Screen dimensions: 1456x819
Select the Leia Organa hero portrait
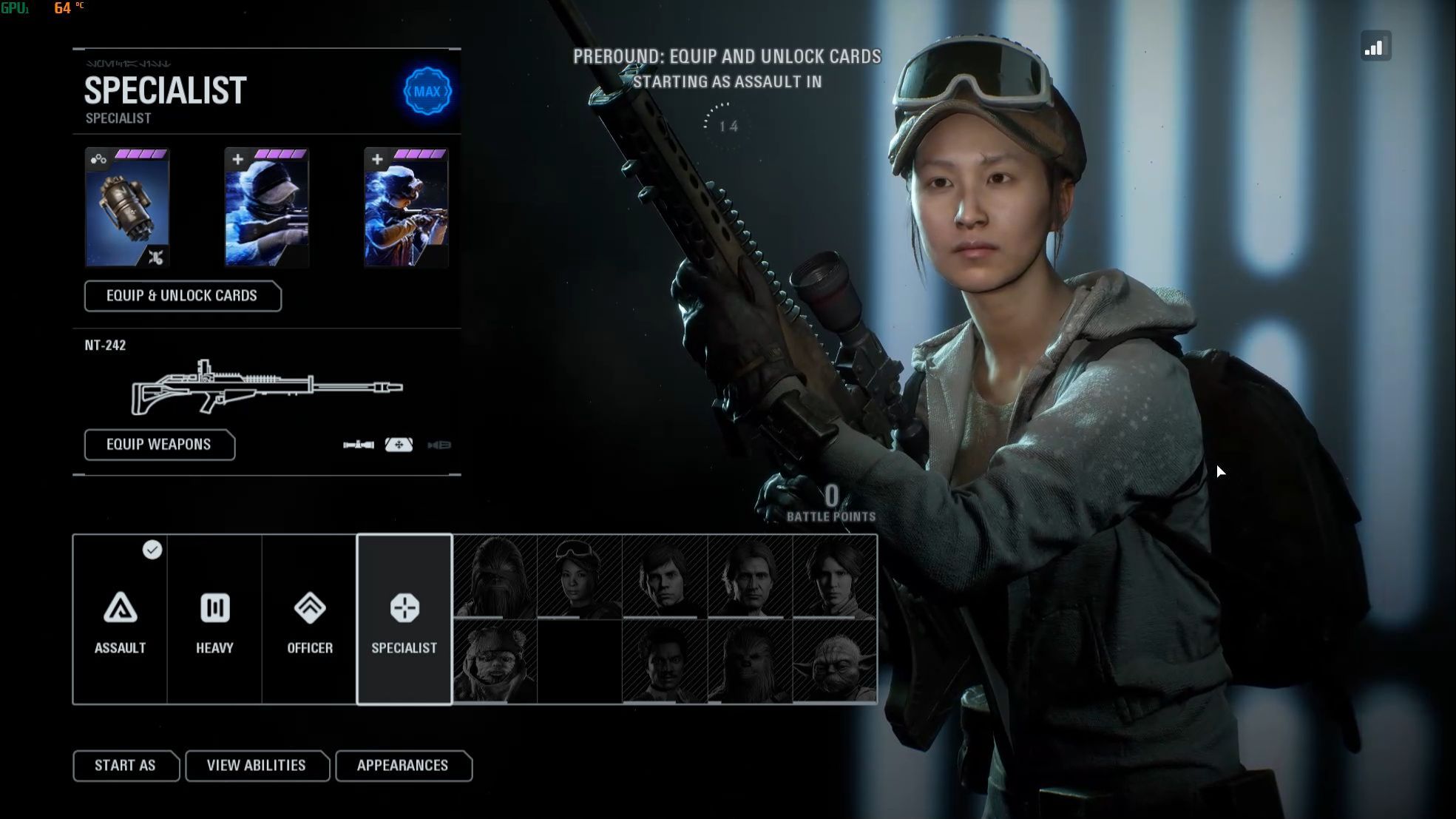[834, 577]
